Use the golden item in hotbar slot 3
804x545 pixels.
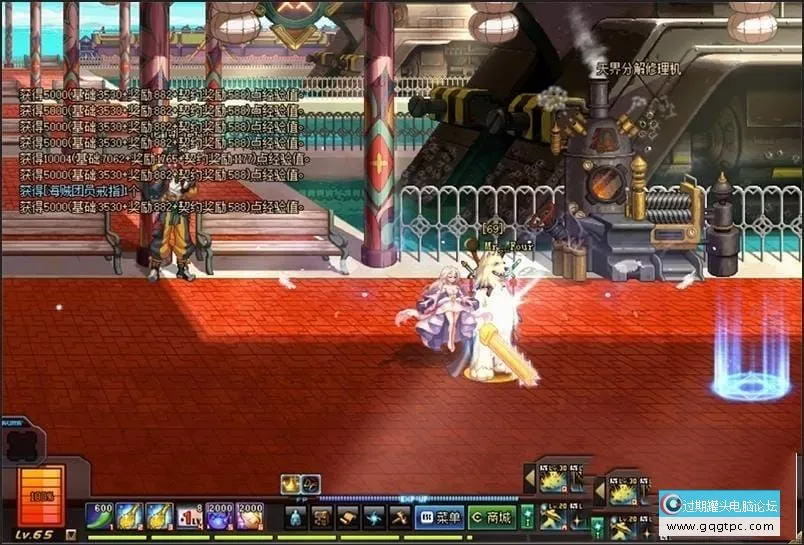click(159, 517)
